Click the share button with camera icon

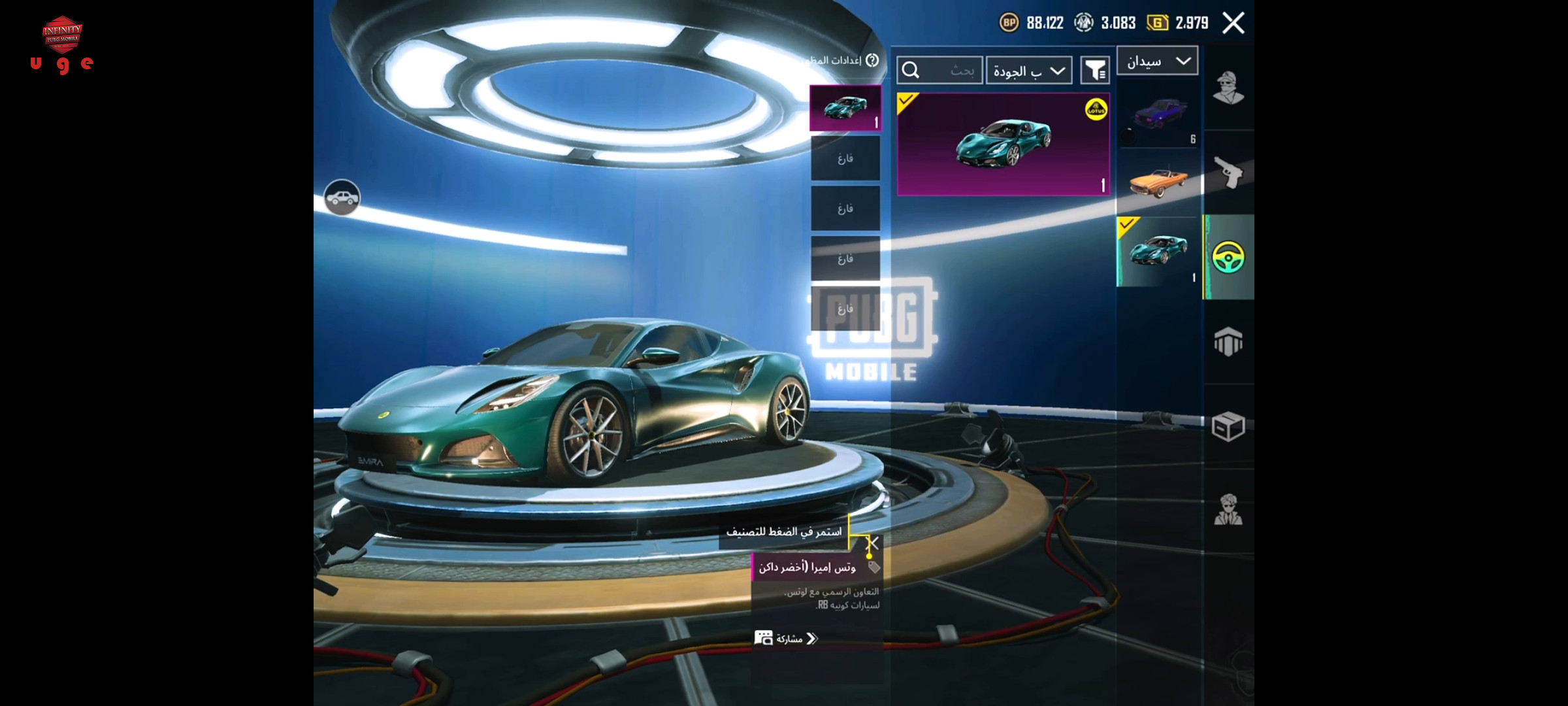pyautogui.click(x=787, y=639)
